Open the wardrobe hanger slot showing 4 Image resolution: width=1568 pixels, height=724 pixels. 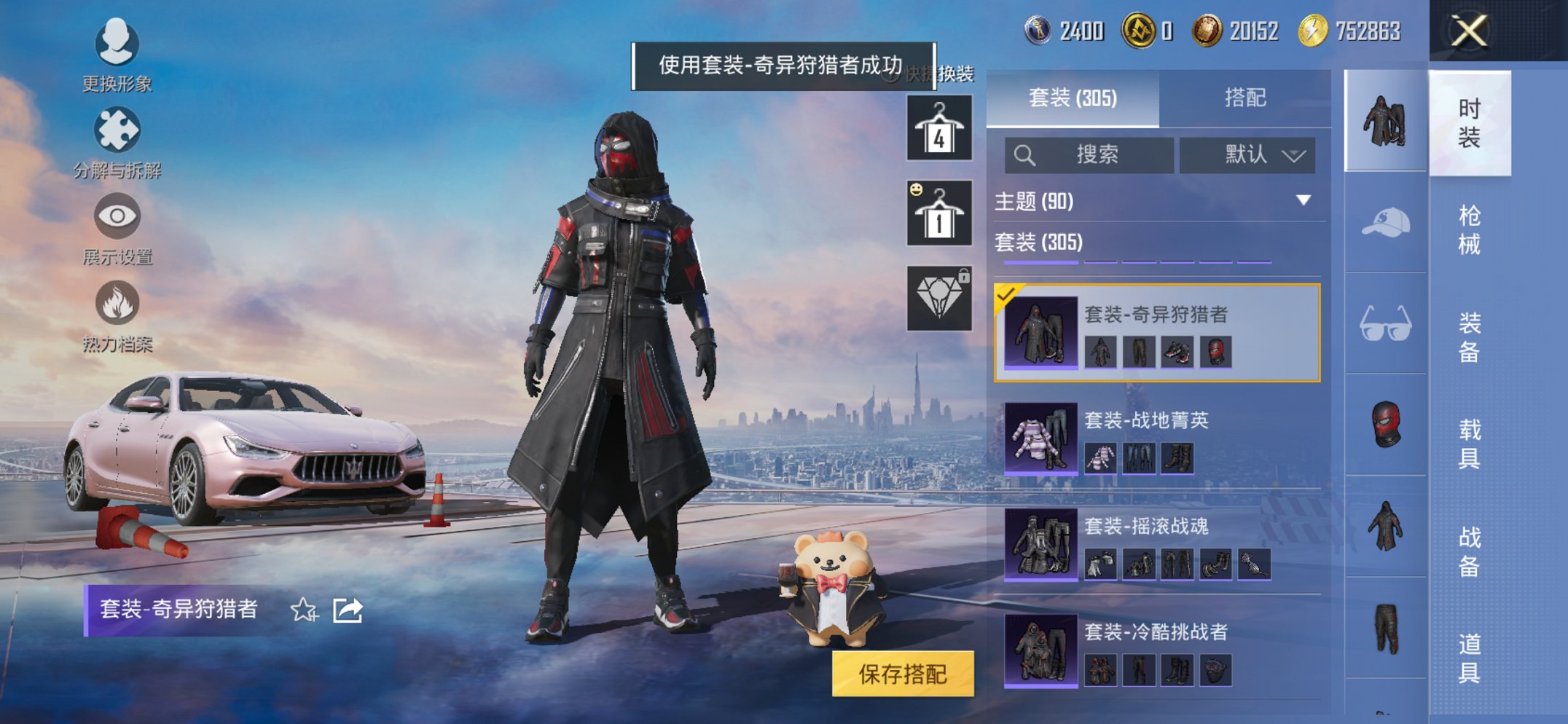(x=938, y=131)
